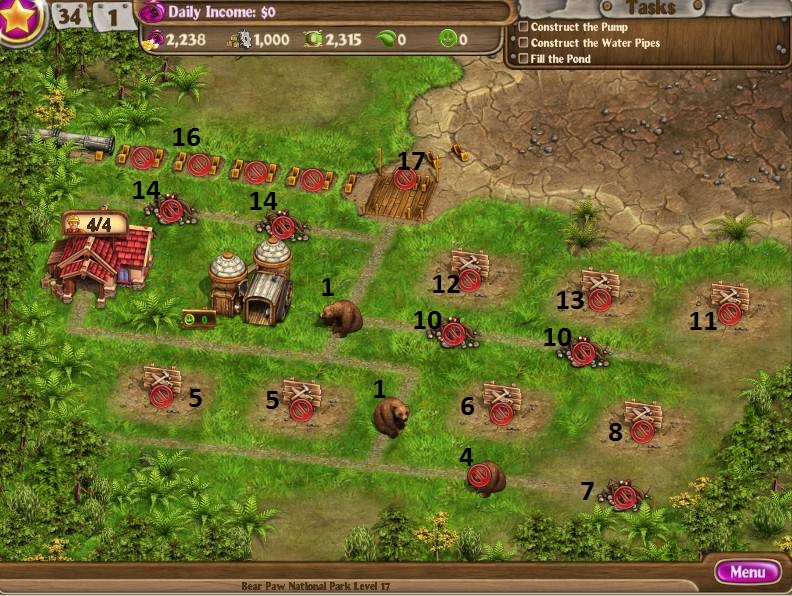Select the Fill the Pond task
This screenshot has width=792, height=596.
tap(560, 59)
